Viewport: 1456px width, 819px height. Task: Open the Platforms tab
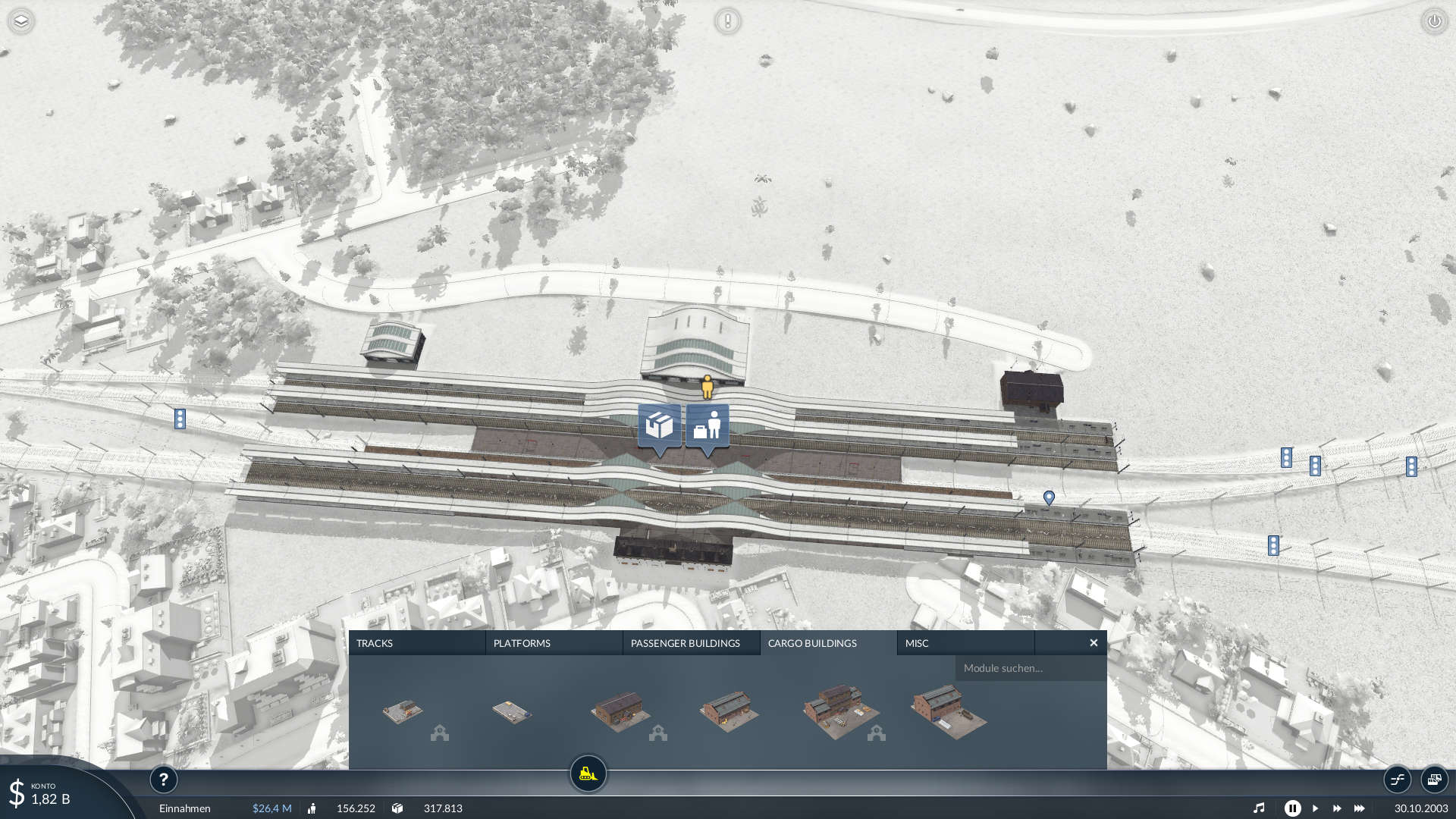pos(554,643)
